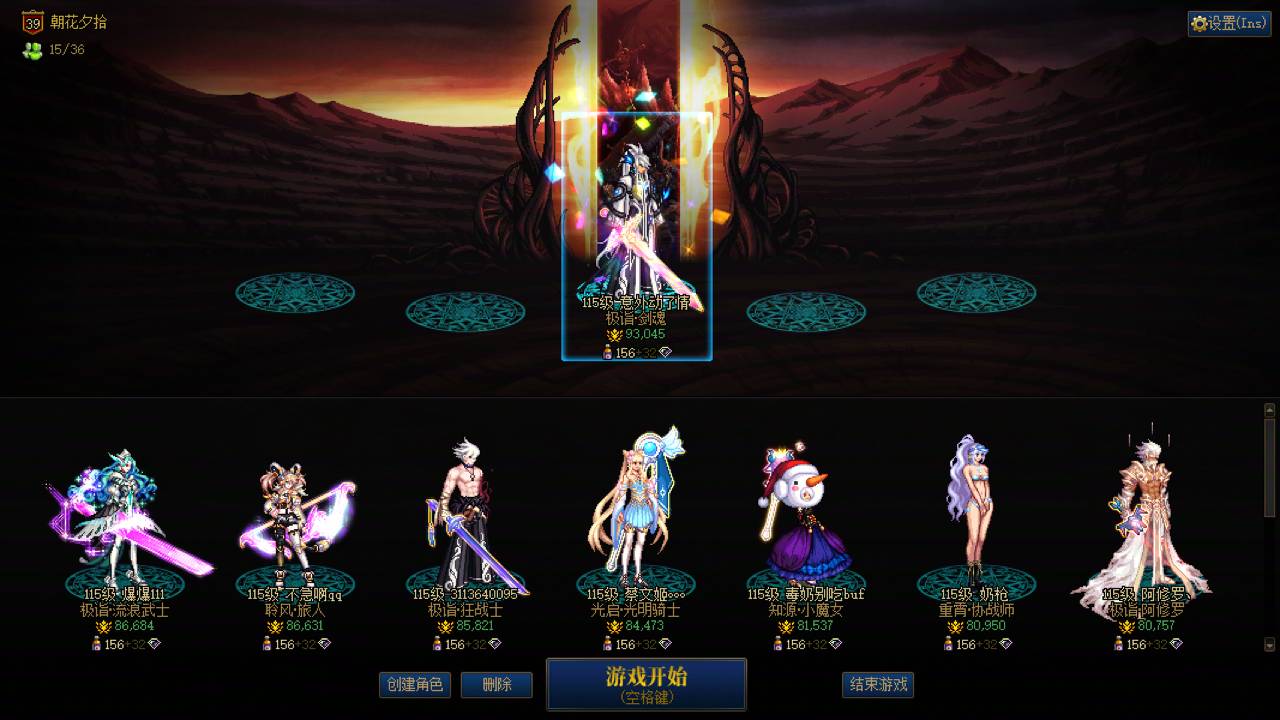The image size is (1280, 720).
Task: Click the fame crown icon under 爆爆111
Action: [102, 626]
